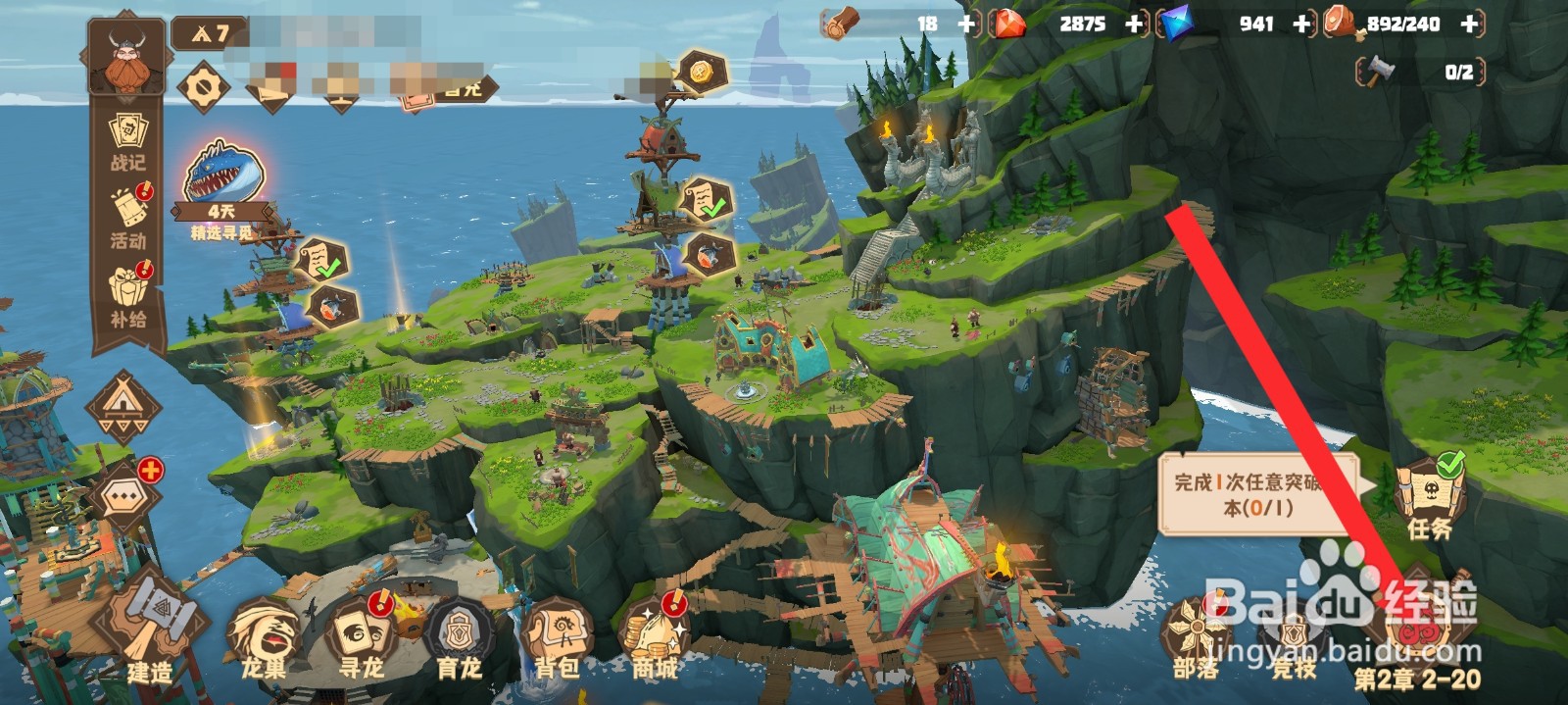Open the 补给 supply gift menu
The image size is (1568, 705).
click(x=128, y=294)
